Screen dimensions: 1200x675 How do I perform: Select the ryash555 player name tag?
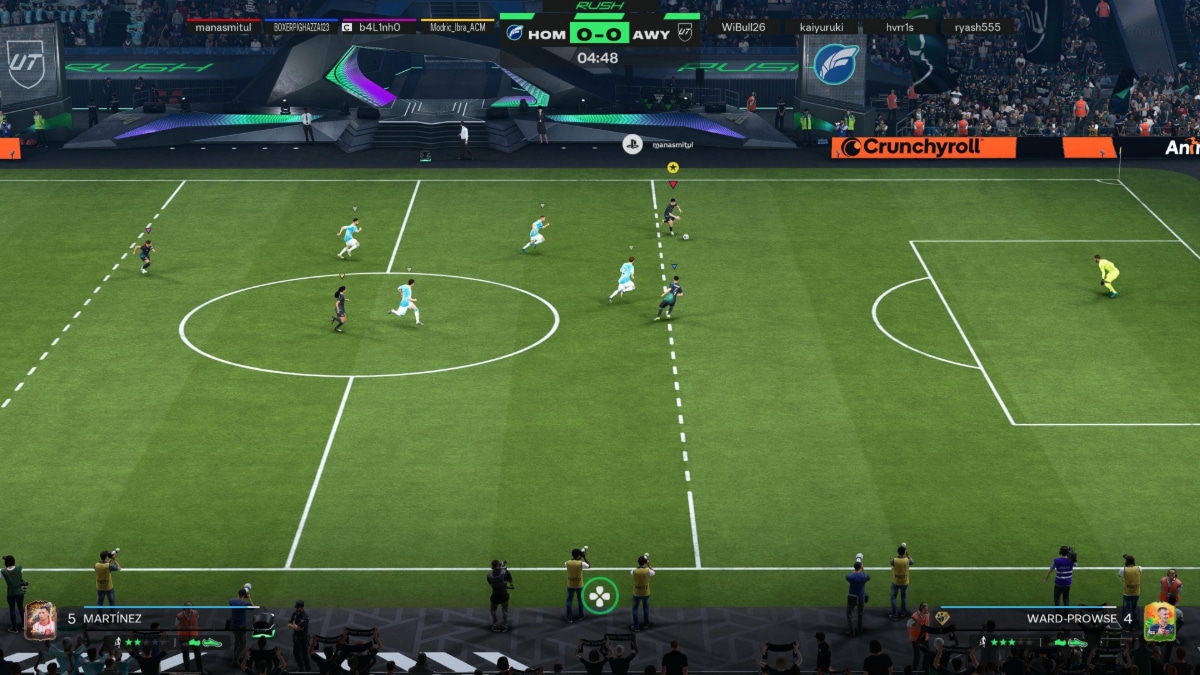click(x=977, y=27)
